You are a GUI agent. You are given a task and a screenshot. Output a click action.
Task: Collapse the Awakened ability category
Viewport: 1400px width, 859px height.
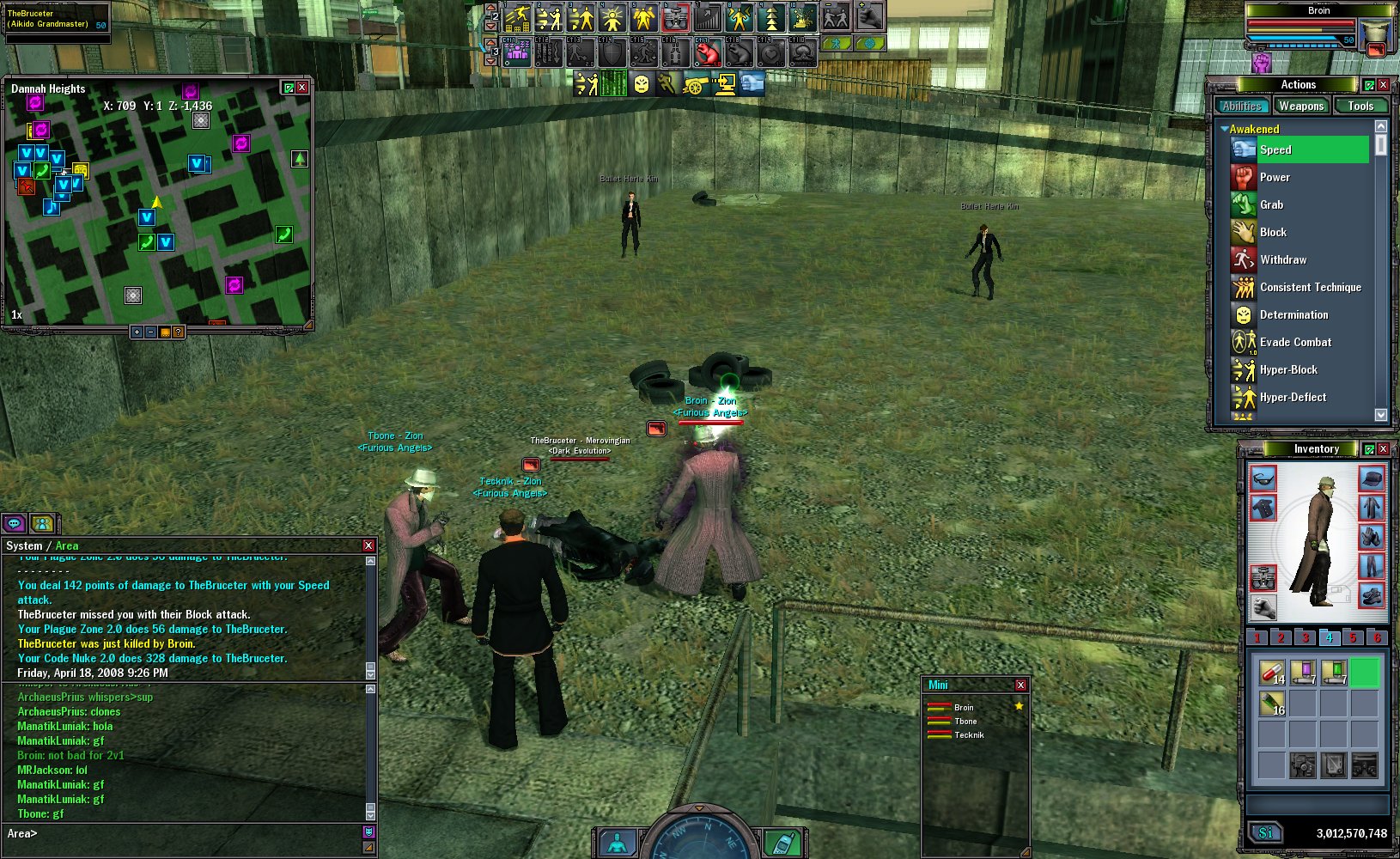coord(1224,129)
